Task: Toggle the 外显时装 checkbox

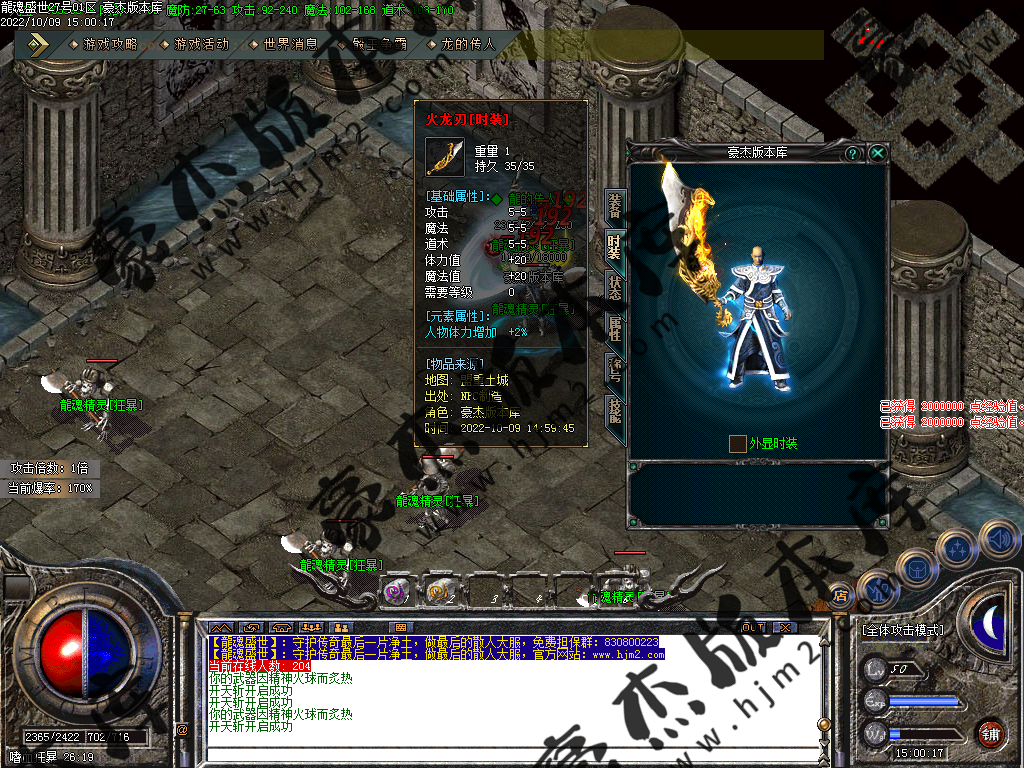Action: (737, 443)
